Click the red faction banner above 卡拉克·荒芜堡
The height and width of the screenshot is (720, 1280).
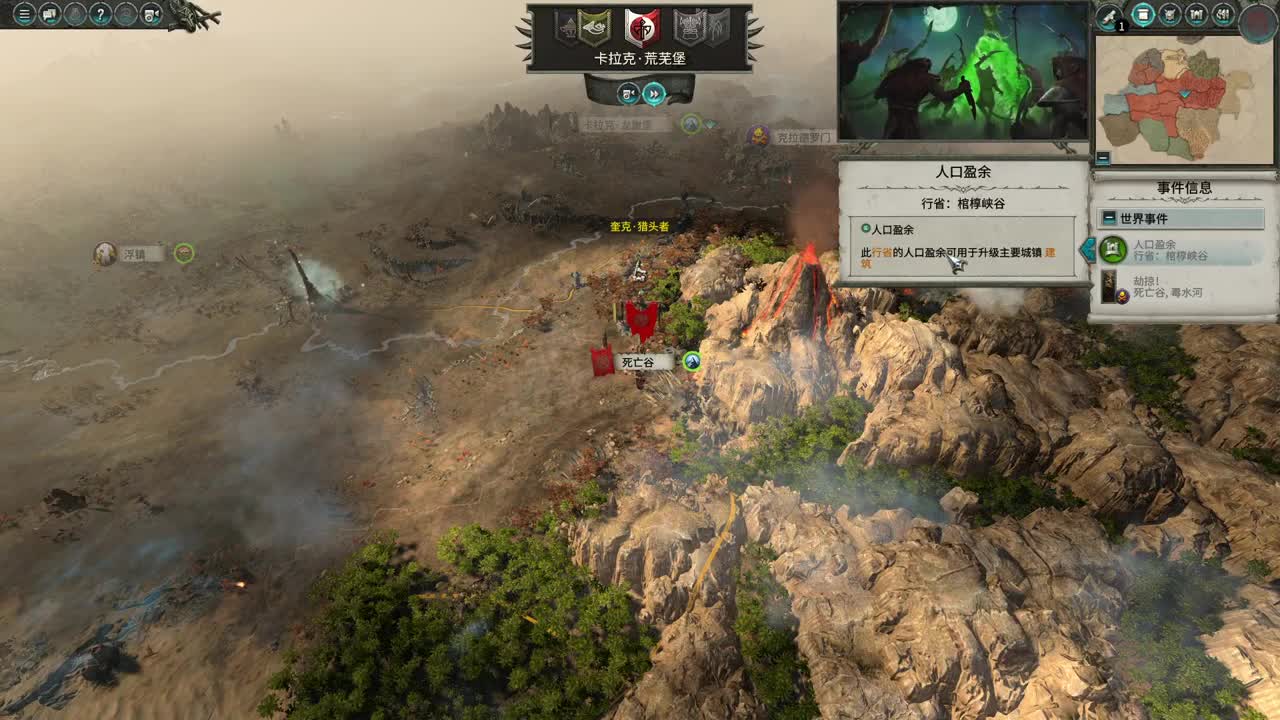coord(642,27)
